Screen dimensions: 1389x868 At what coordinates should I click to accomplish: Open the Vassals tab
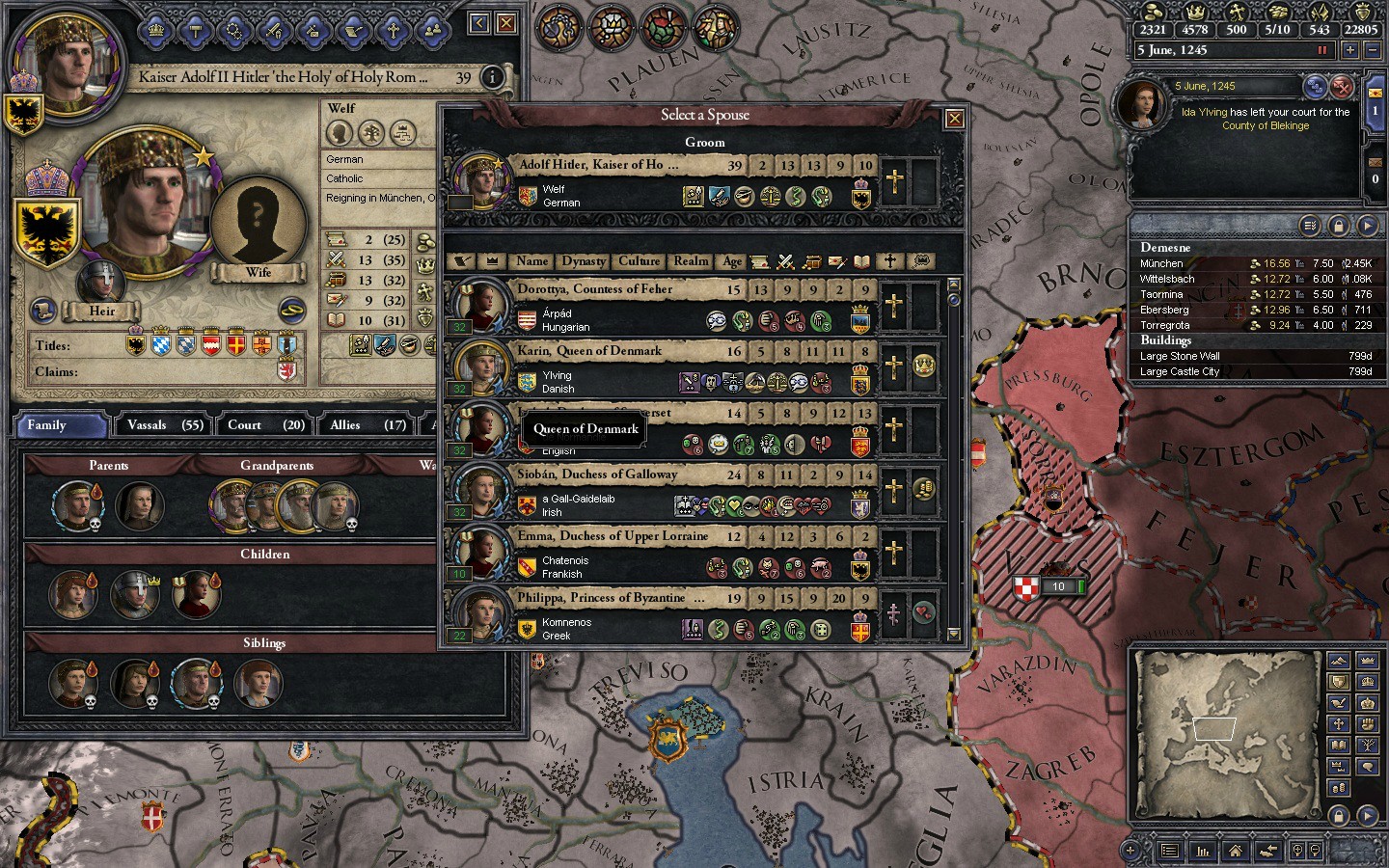(165, 425)
